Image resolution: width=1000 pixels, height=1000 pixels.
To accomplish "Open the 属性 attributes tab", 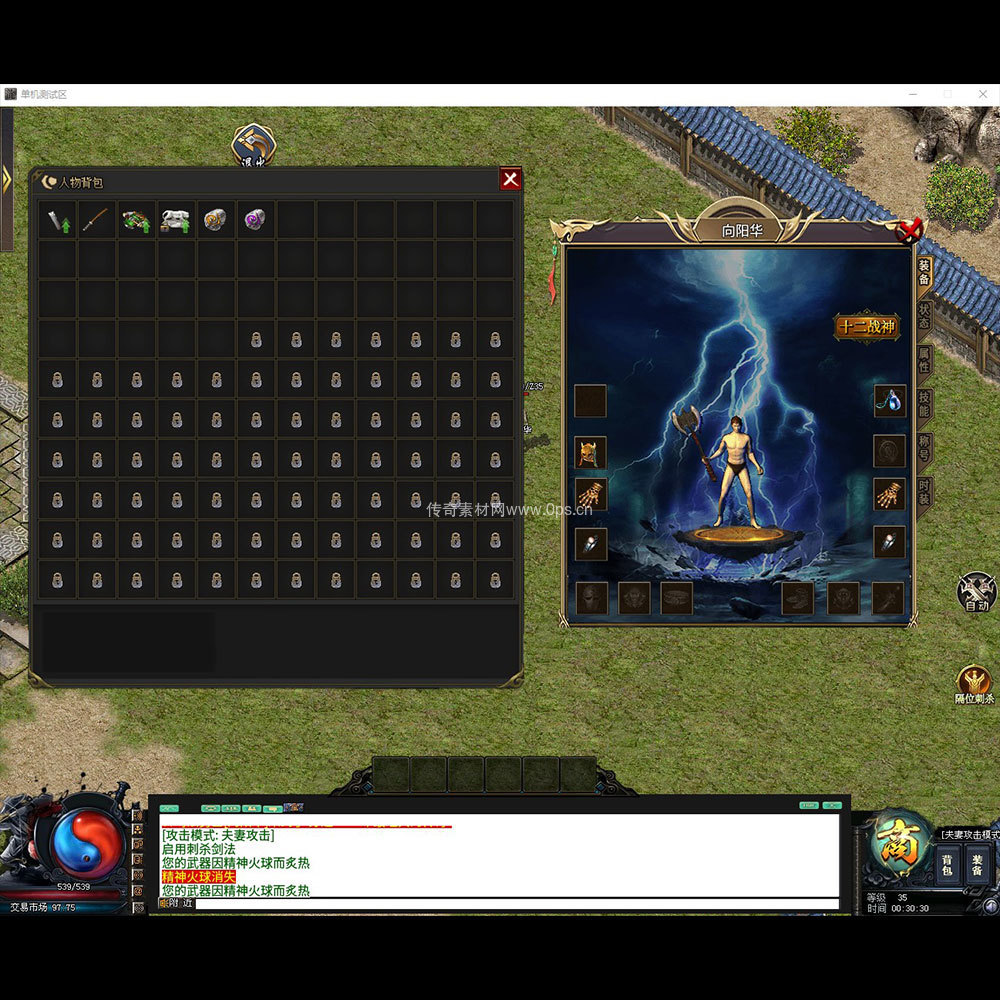I will pos(924,359).
